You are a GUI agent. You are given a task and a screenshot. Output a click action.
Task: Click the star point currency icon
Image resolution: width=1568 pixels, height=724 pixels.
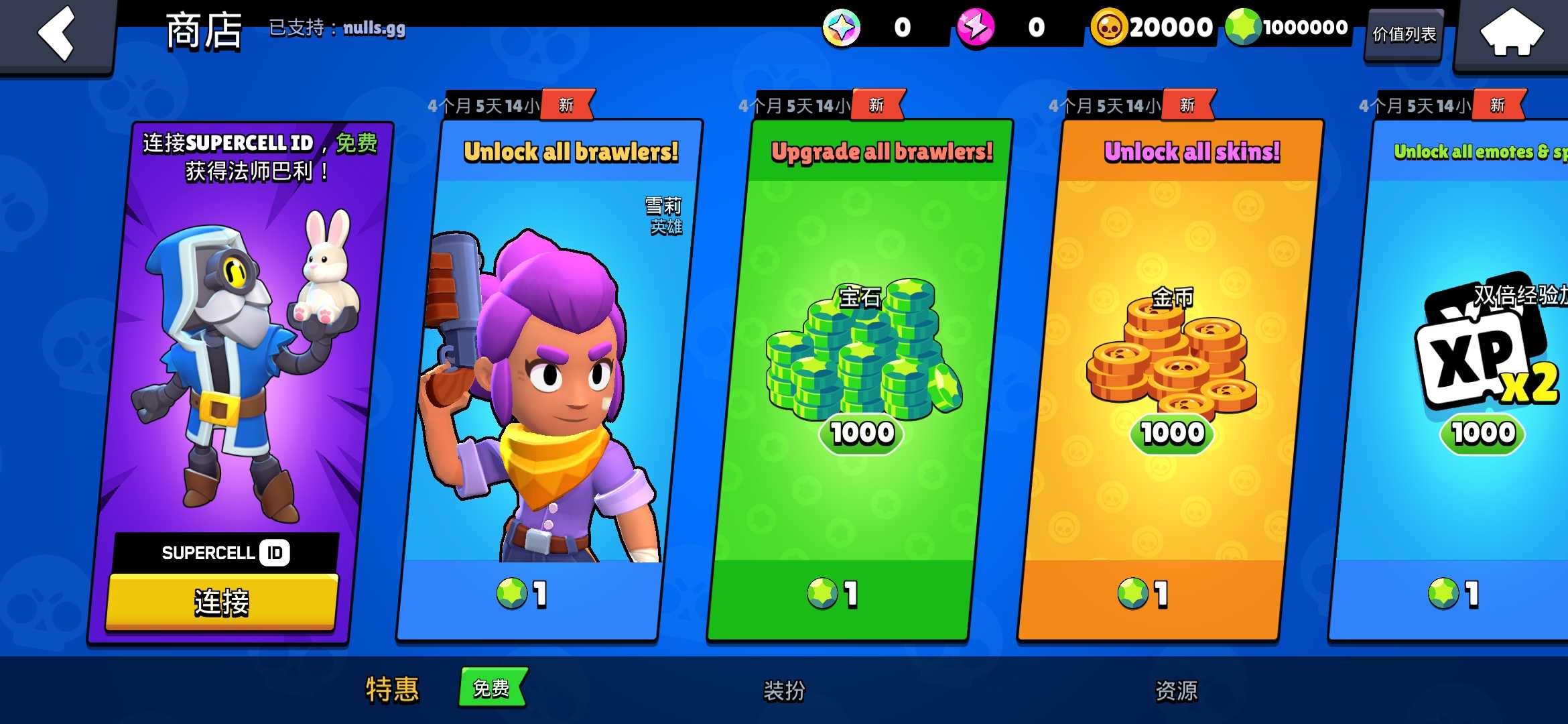(x=842, y=28)
